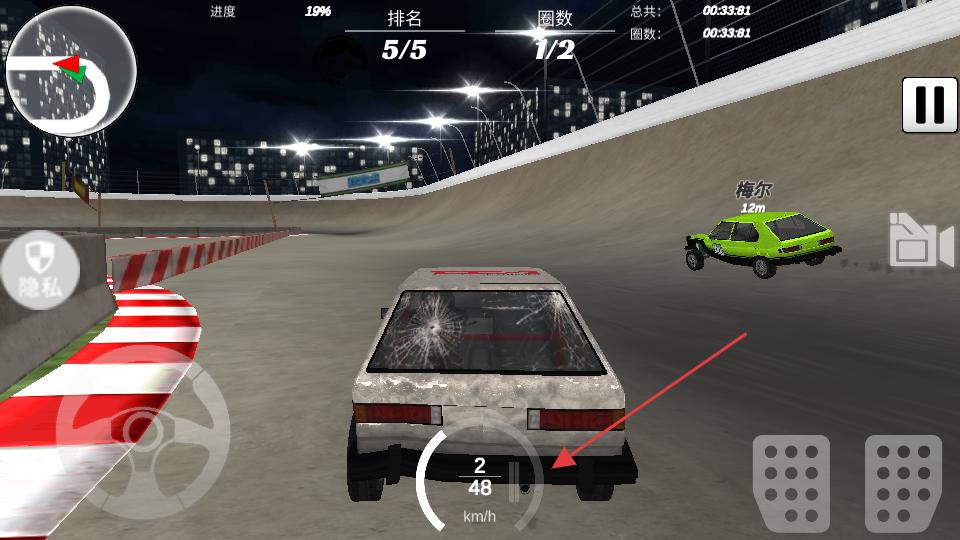960x540 pixels.
Task: Open the 隐私 privacy shield button
Action: [x=39, y=270]
